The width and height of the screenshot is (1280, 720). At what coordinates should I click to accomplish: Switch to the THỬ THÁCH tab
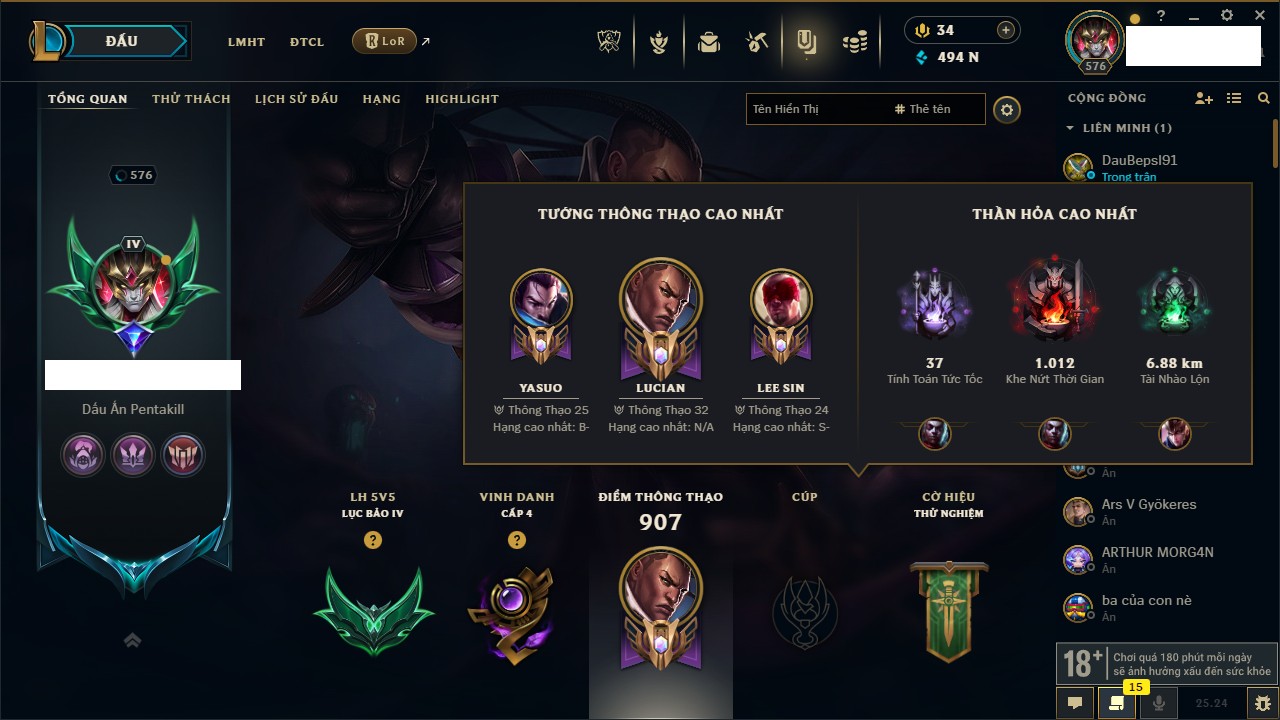191,99
